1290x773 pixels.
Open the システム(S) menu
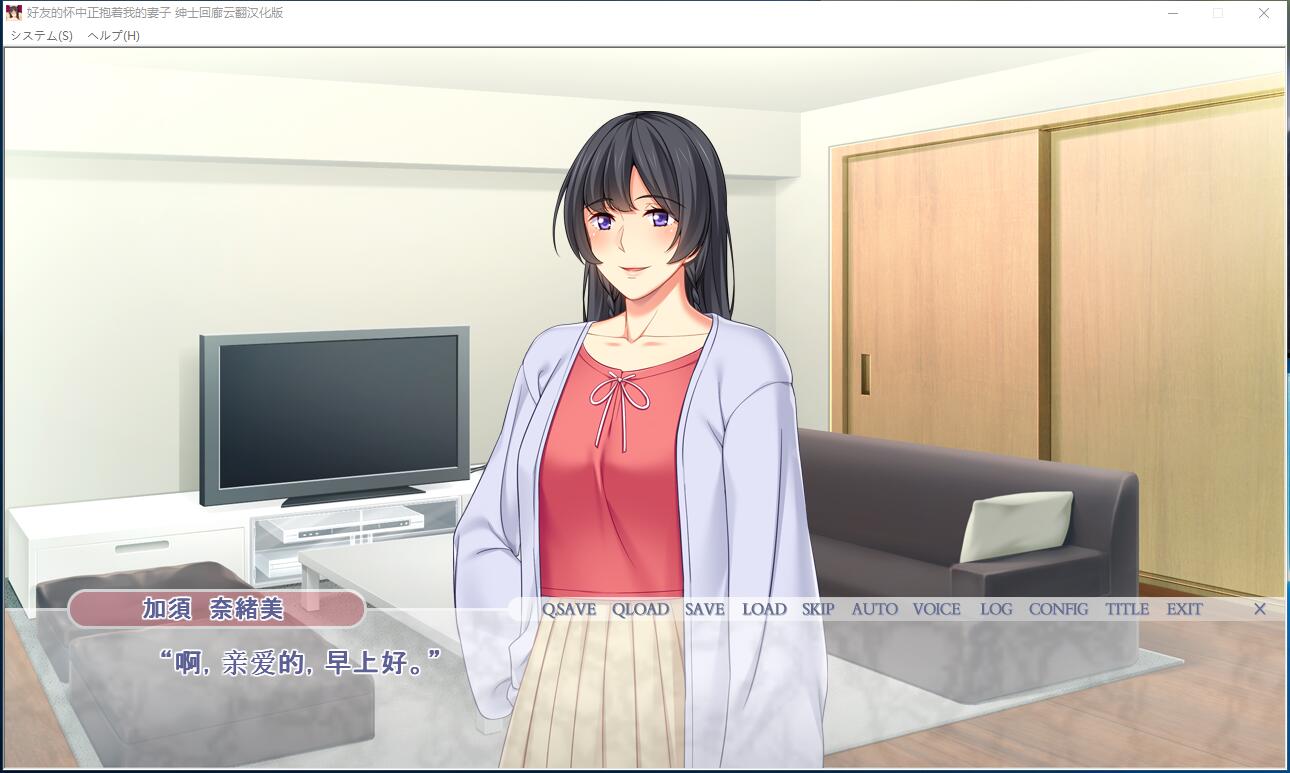pyautogui.click(x=41, y=33)
